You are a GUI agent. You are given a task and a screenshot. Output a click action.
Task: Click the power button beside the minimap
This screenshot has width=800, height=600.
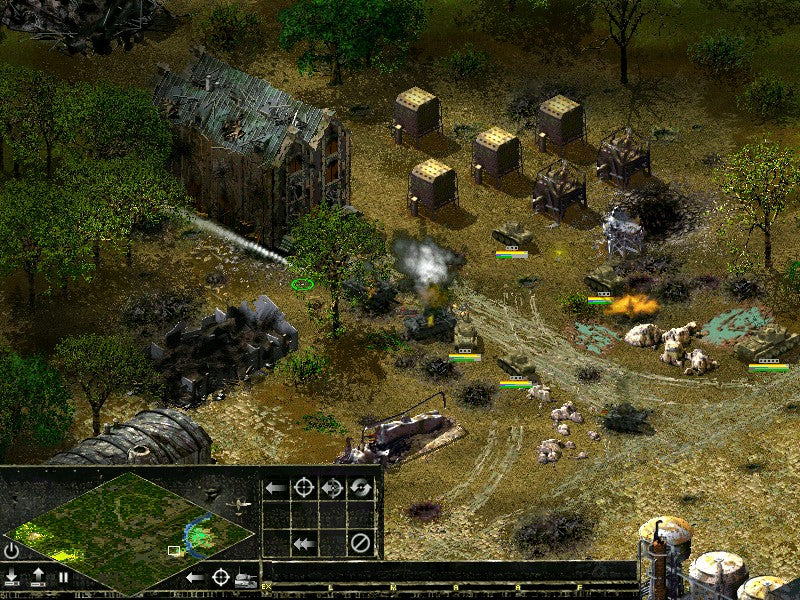coord(12,550)
